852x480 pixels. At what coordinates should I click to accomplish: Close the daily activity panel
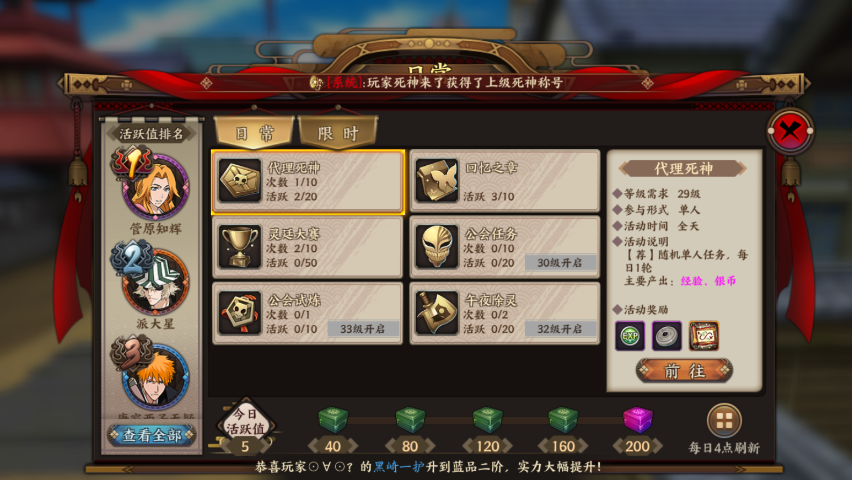point(790,131)
